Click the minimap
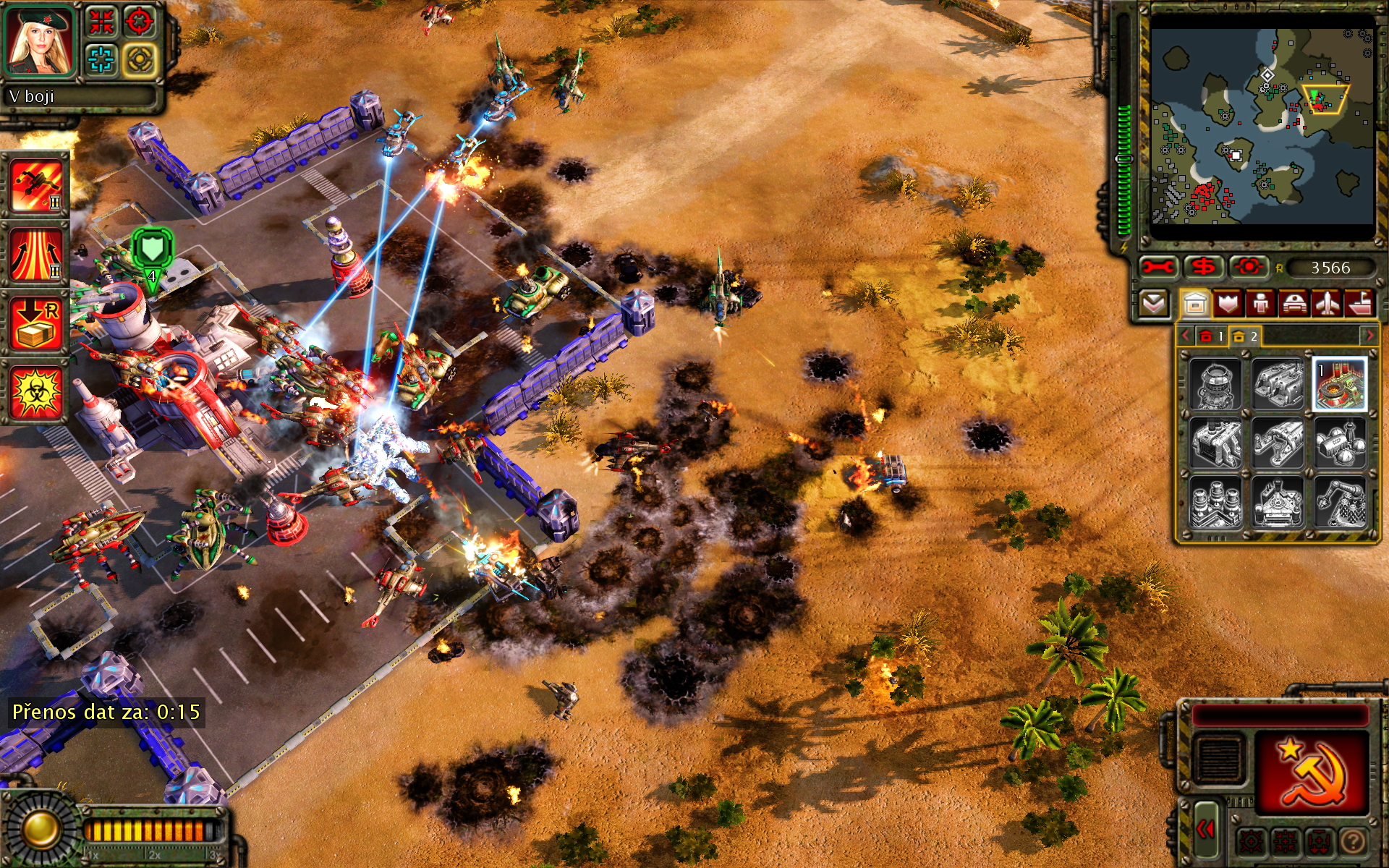Viewport: 1389px width, 868px height. tap(1262, 127)
